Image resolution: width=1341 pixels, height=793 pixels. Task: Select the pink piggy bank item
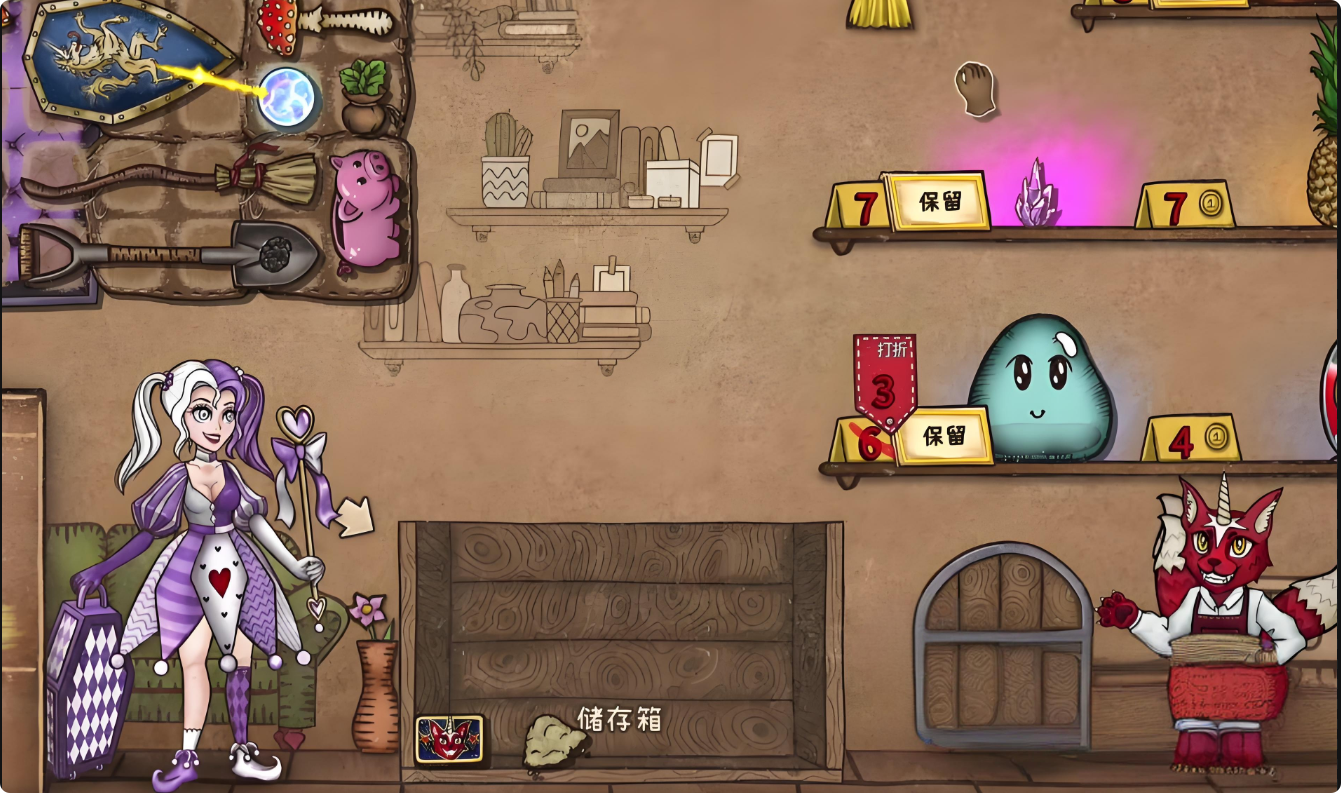[366, 208]
